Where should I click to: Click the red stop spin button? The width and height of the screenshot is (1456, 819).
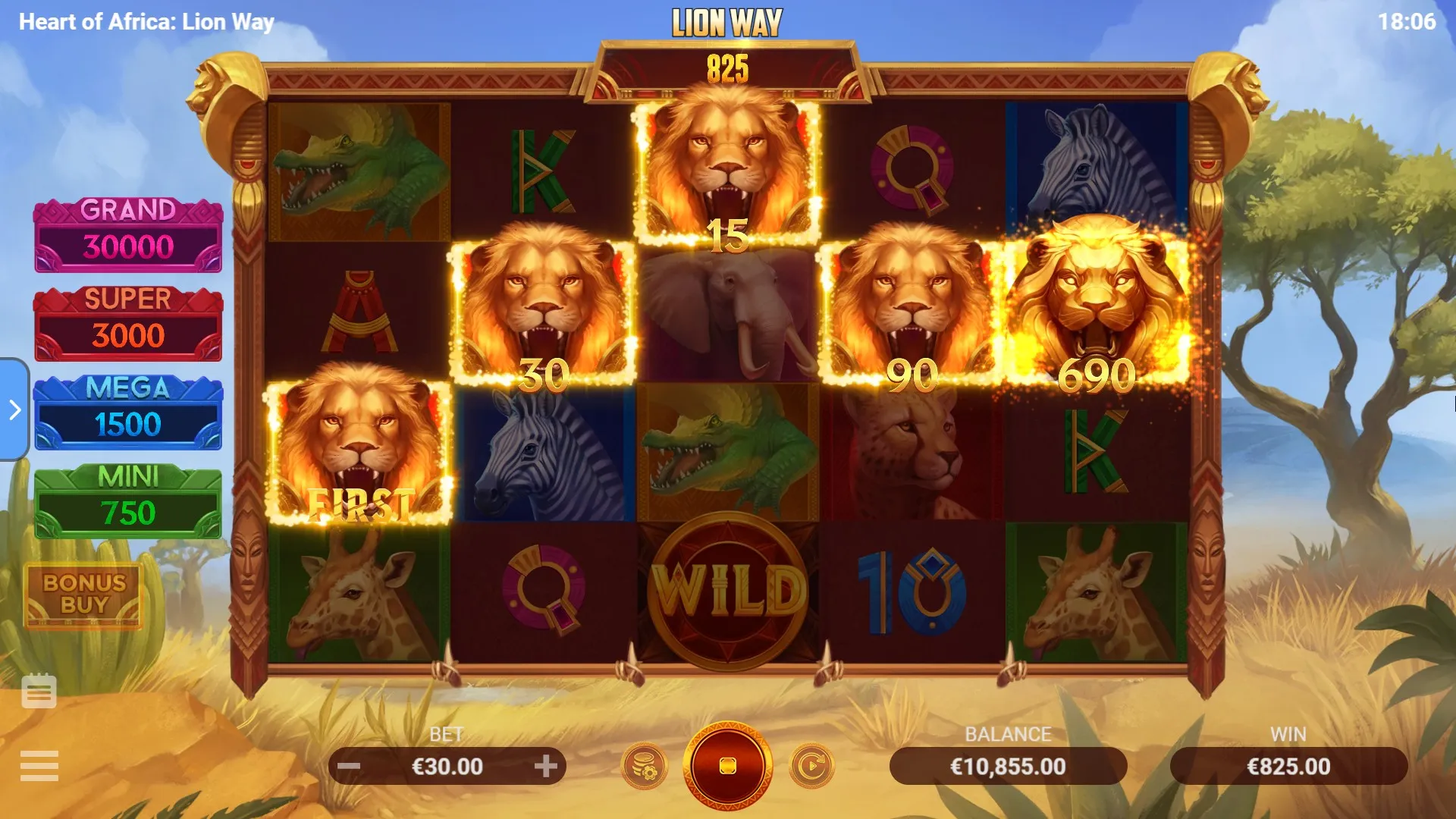(727, 766)
